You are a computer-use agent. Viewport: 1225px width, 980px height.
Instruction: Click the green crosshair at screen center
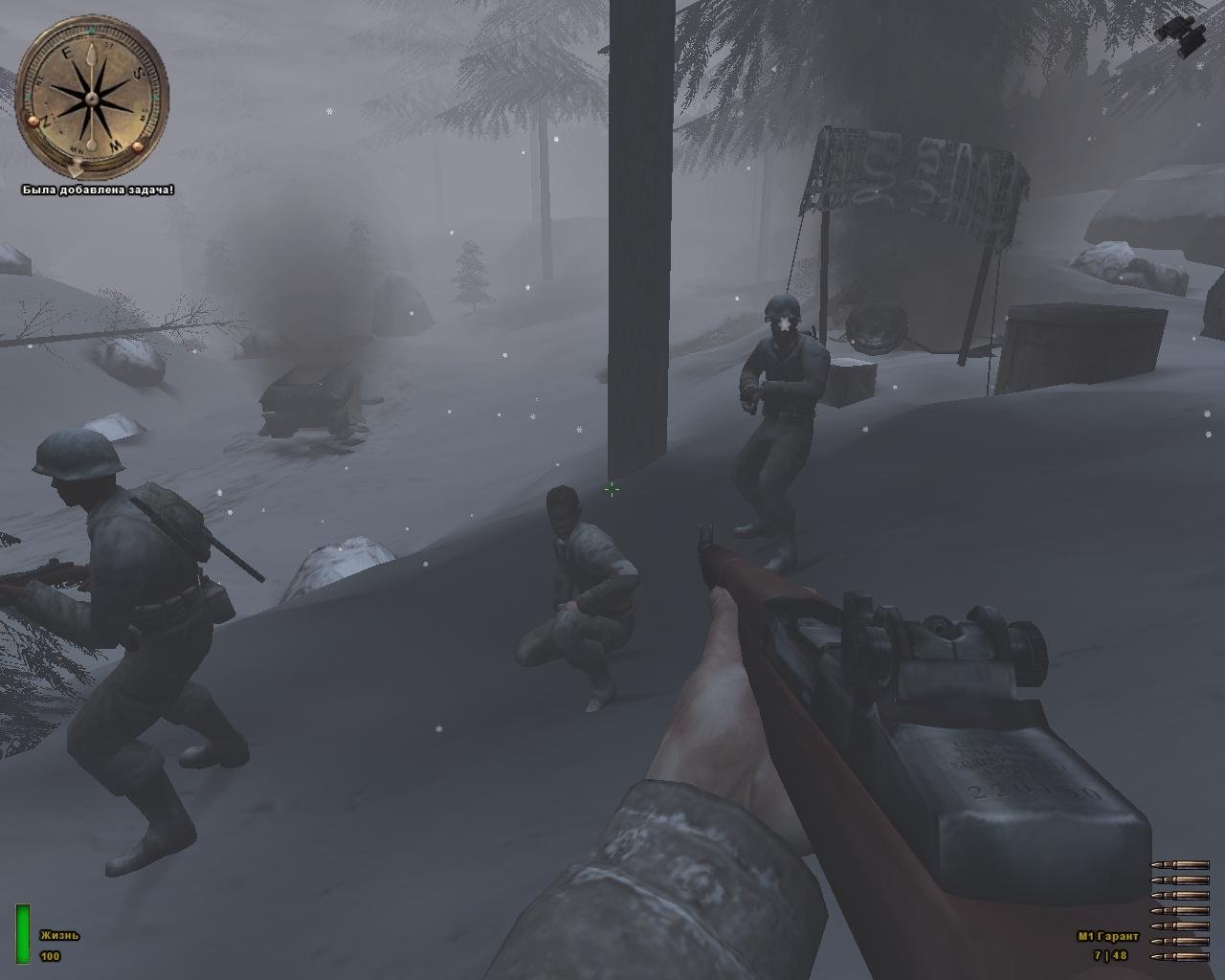[612, 490]
